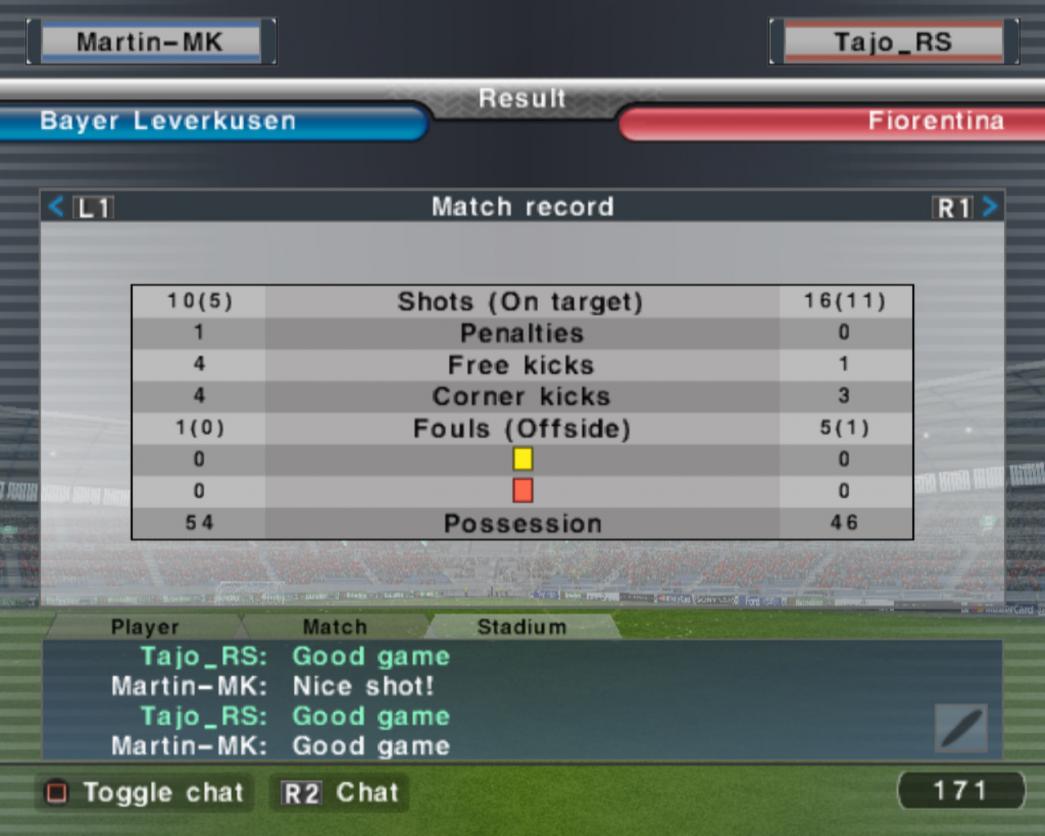Click the pencil chat input icon
This screenshot has height=836, width=1045.
960,728
